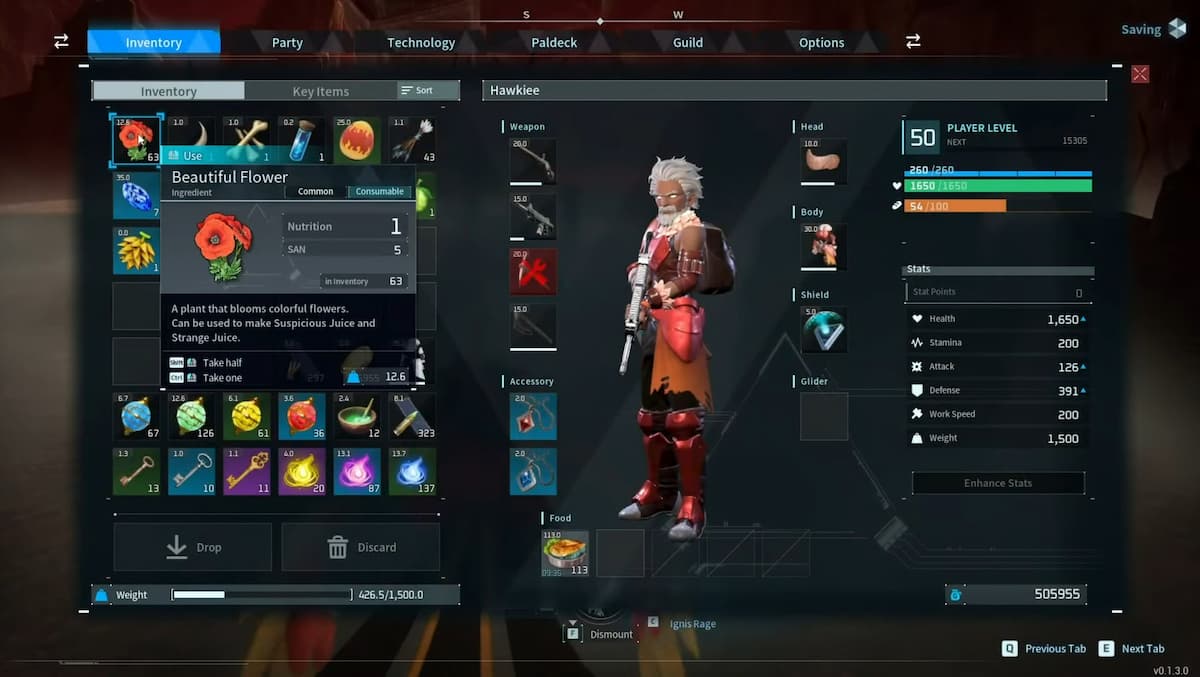The image size is (1200, 677).
Task: Select the Shield equipment slot
Action: (x=823, y=330)
